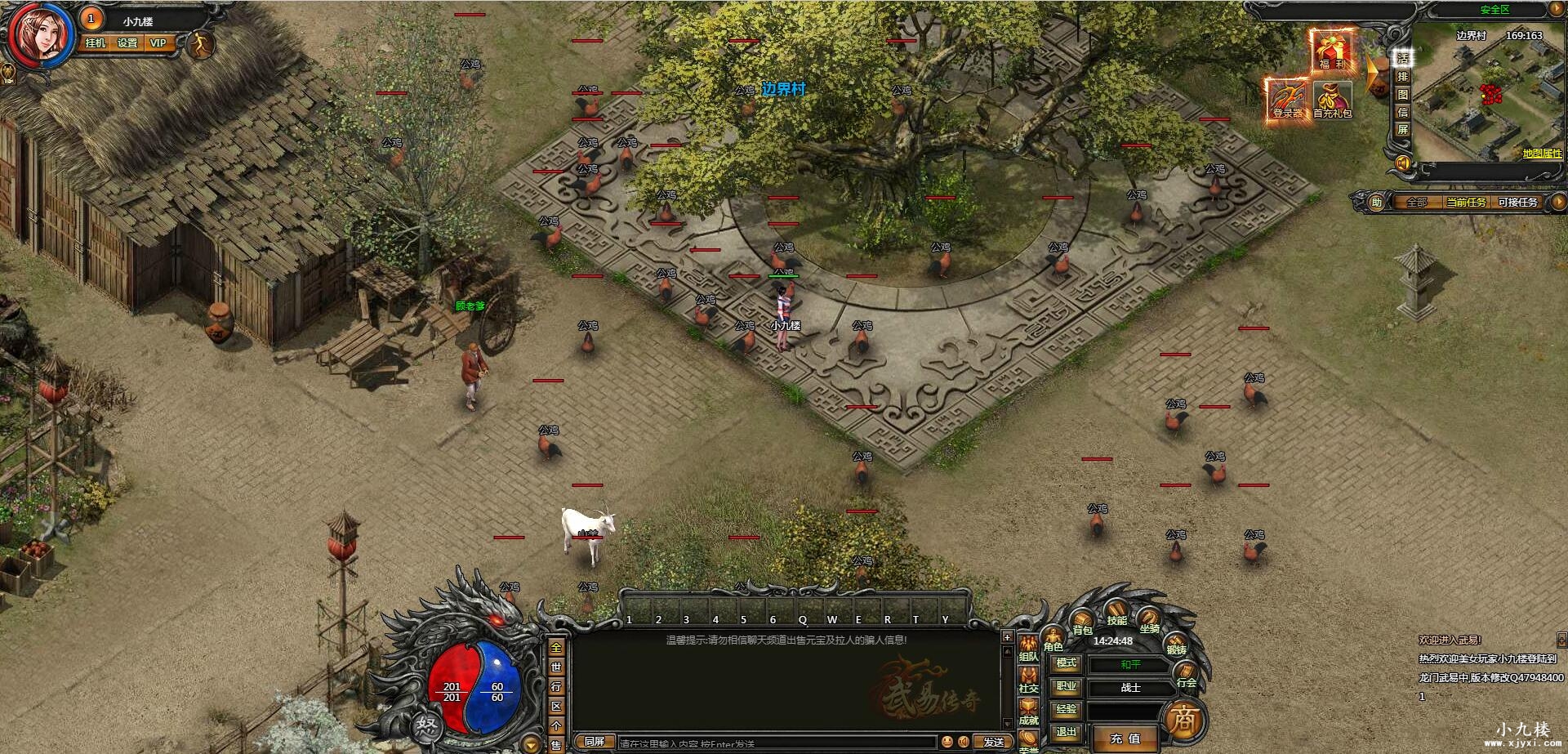This screenshot has width=1568, height=754.
Task: Collapse the chat panel with the yellow arrow
Action: point(531,745)
